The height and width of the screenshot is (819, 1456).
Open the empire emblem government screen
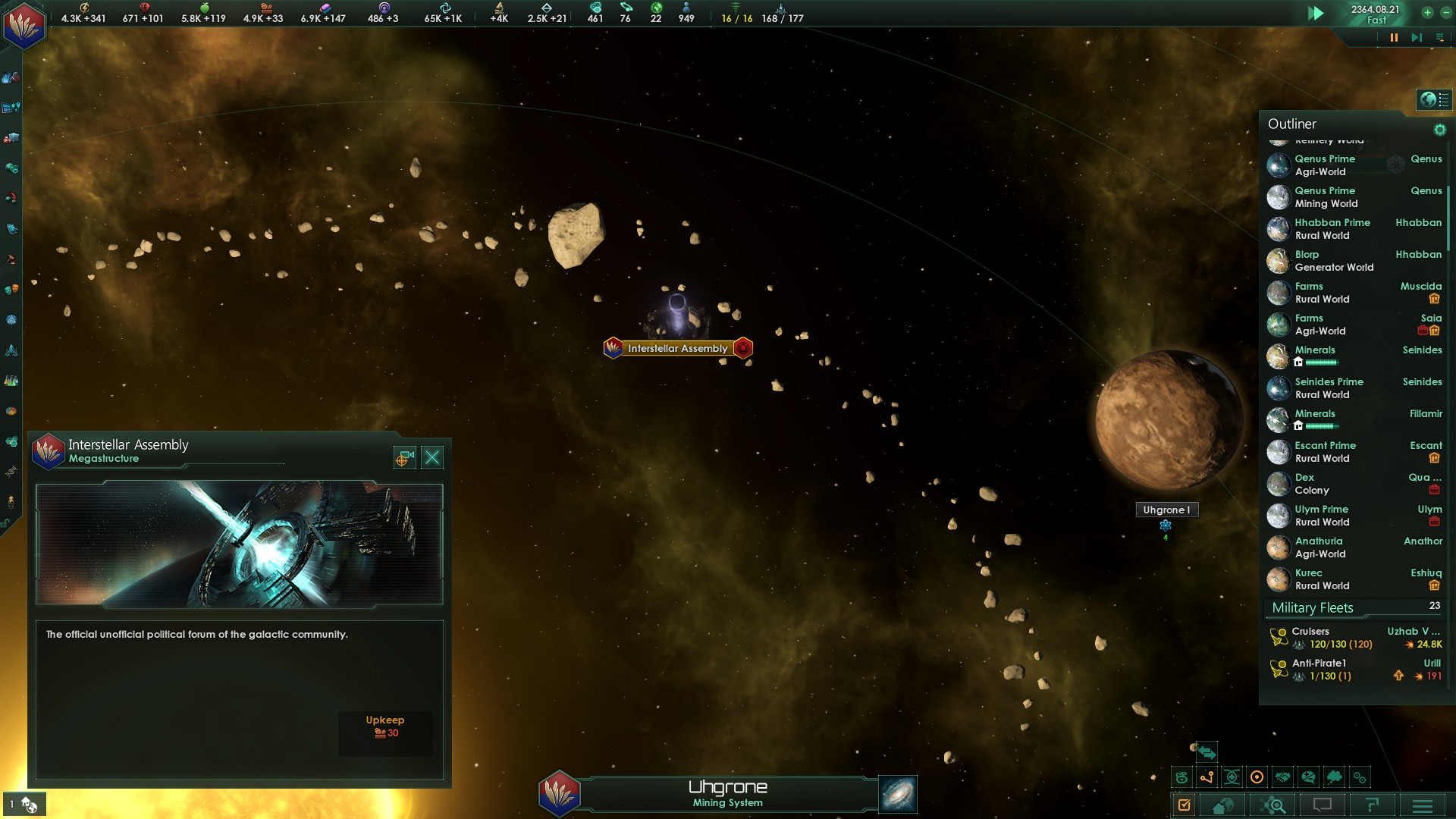coord(24,24)
